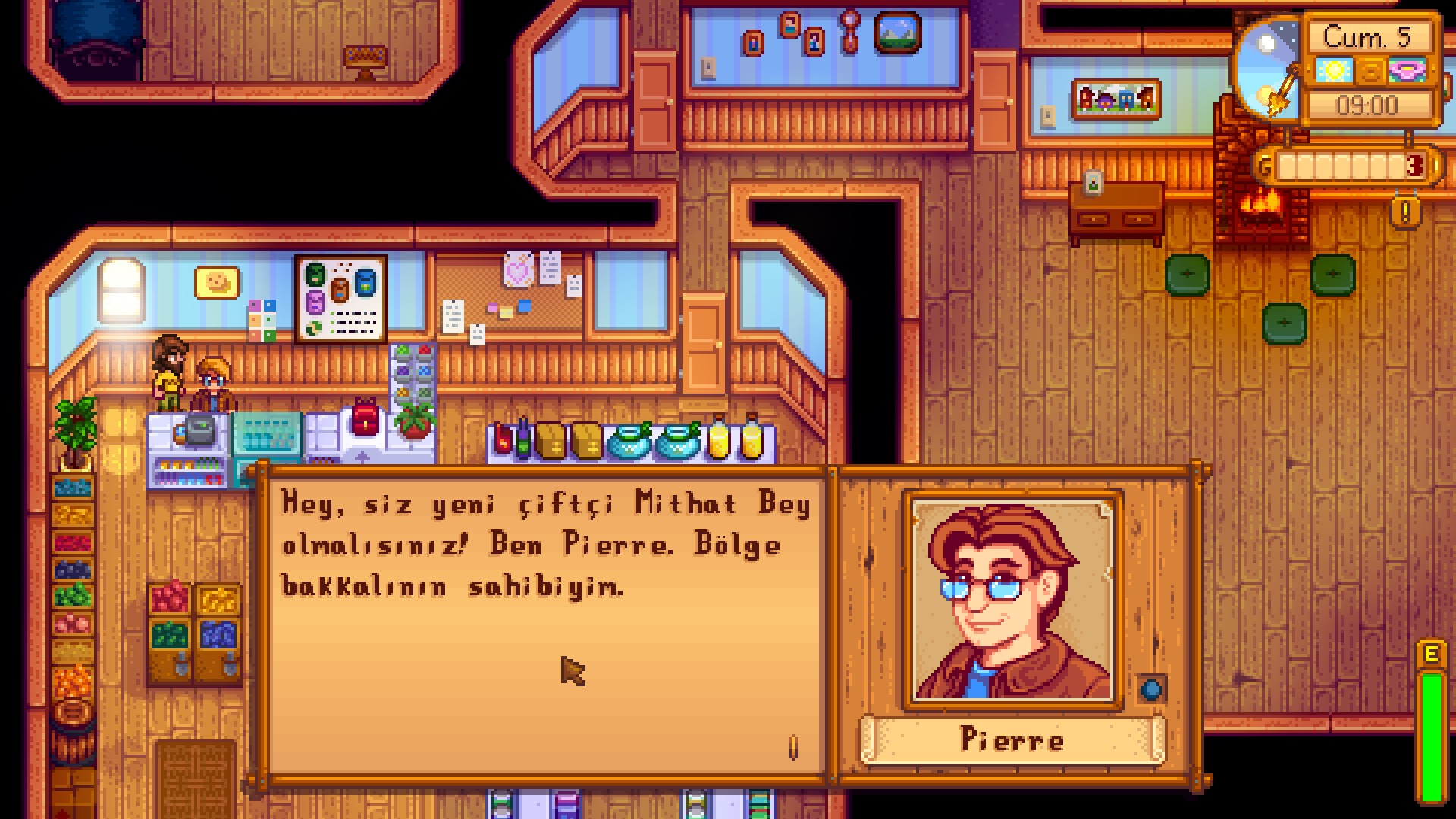The width and height of the screenshot is (1456, 819).
Task: Click the blue button below Pierre's portrait
Action: pyautogui.click(x=1150, y=689)
